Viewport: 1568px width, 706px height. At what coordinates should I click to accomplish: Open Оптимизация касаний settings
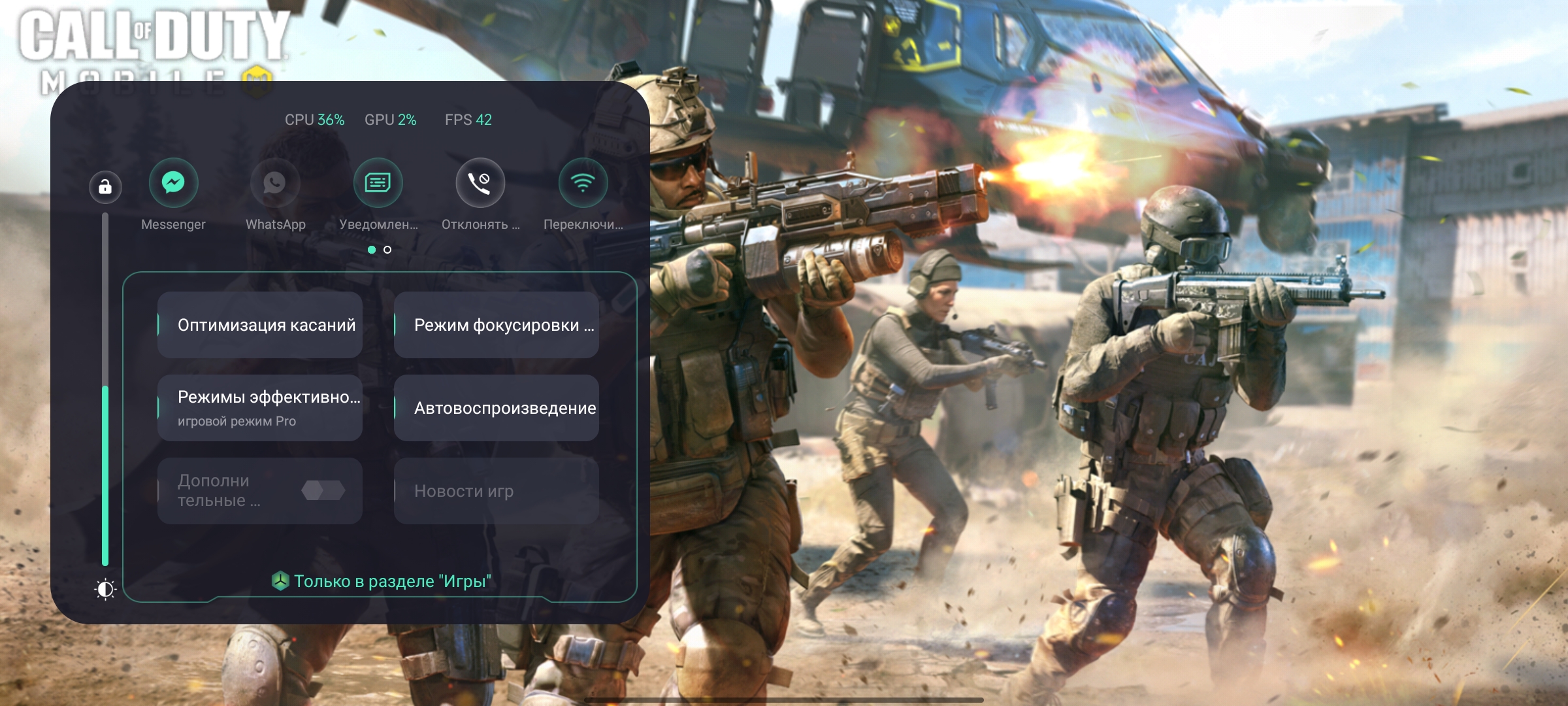click(x=260, y=325)
